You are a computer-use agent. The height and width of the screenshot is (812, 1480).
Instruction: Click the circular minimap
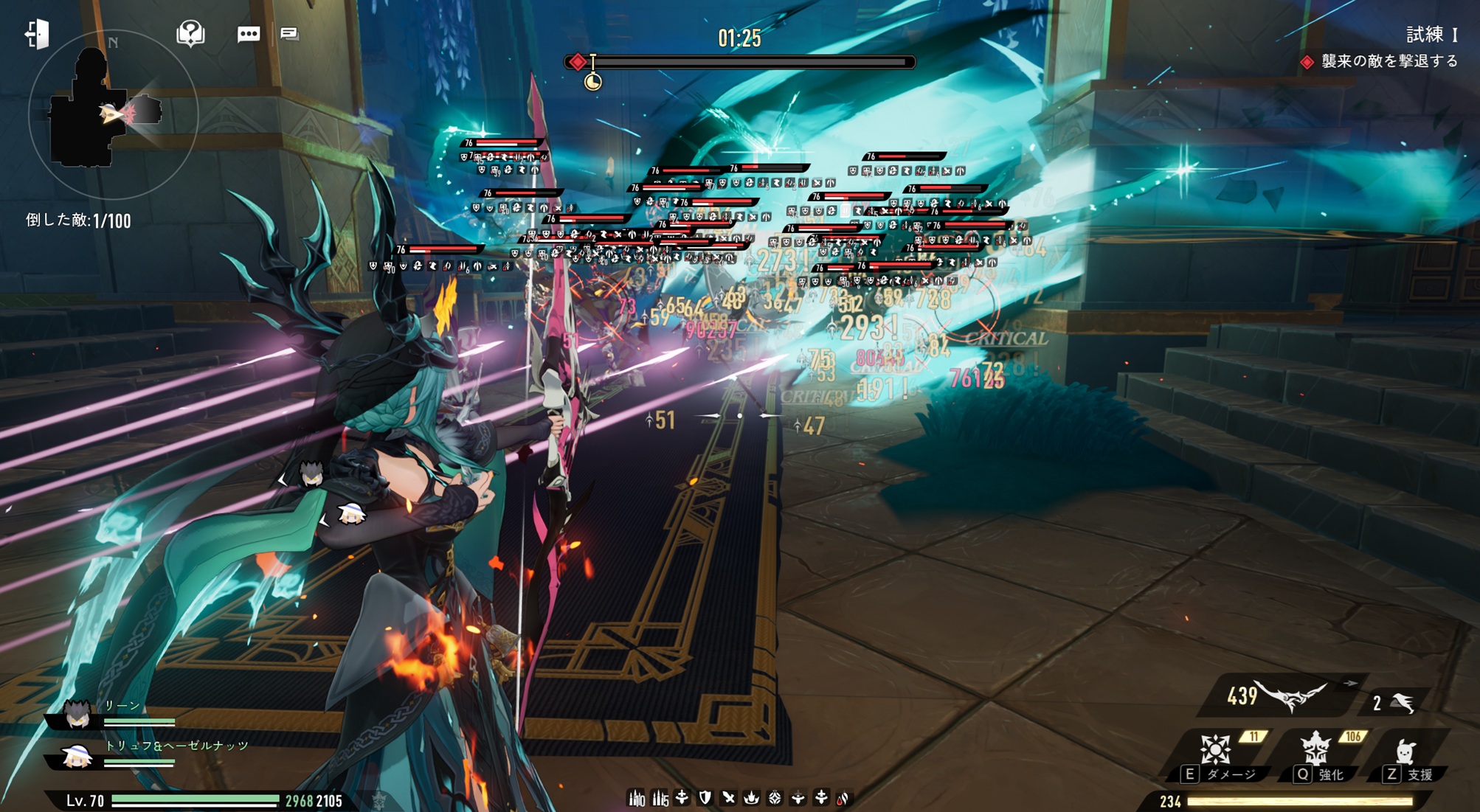point(112,114)
